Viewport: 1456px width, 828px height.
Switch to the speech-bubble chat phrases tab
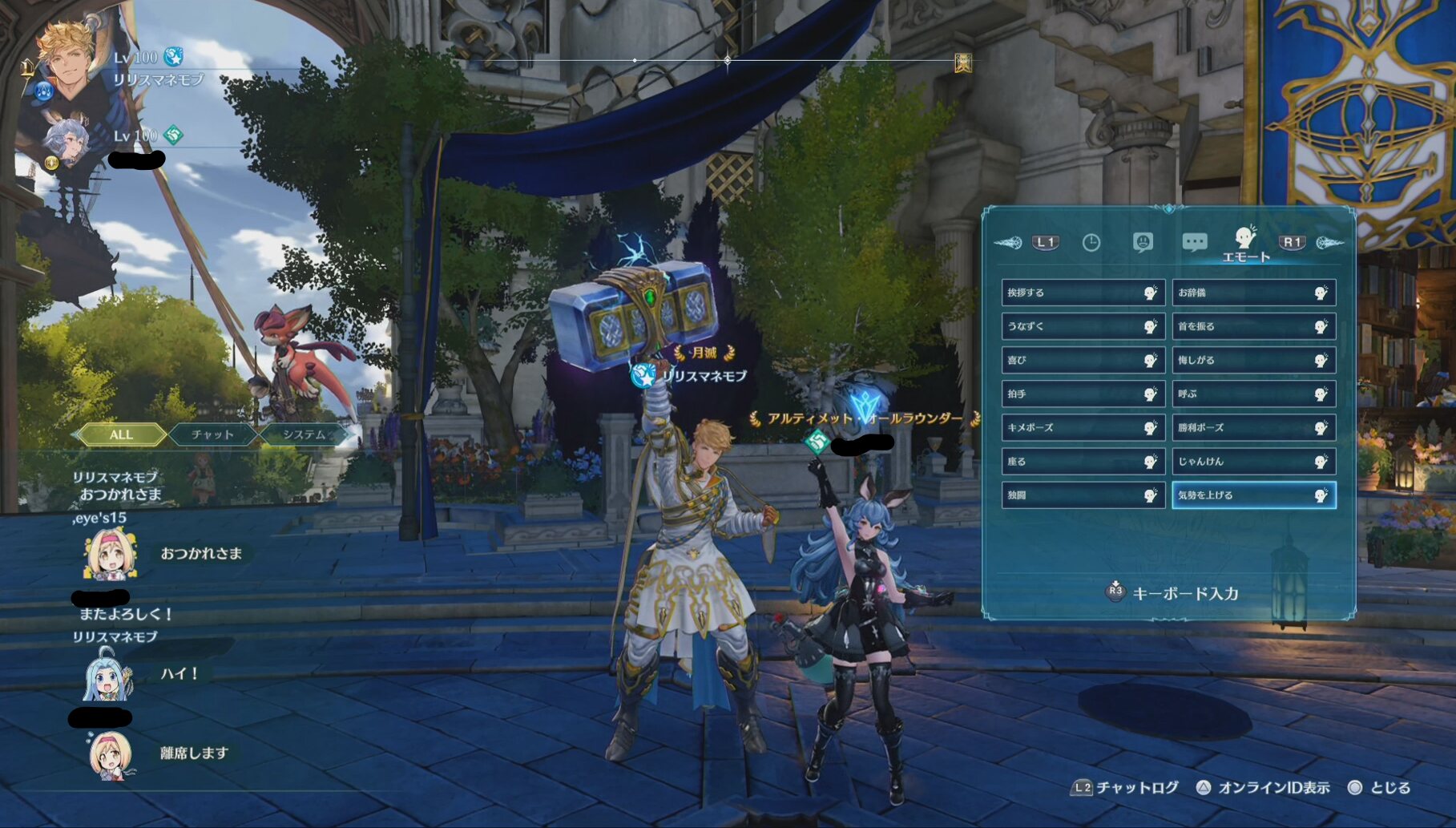click(x=1194, y=242)
